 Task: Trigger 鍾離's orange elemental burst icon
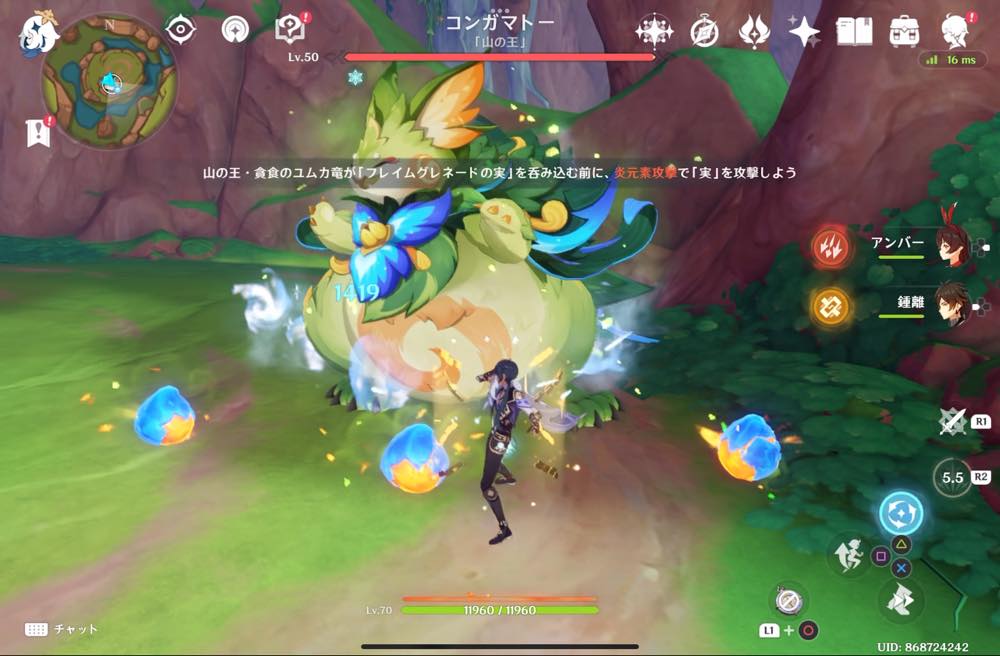[830, 305]
